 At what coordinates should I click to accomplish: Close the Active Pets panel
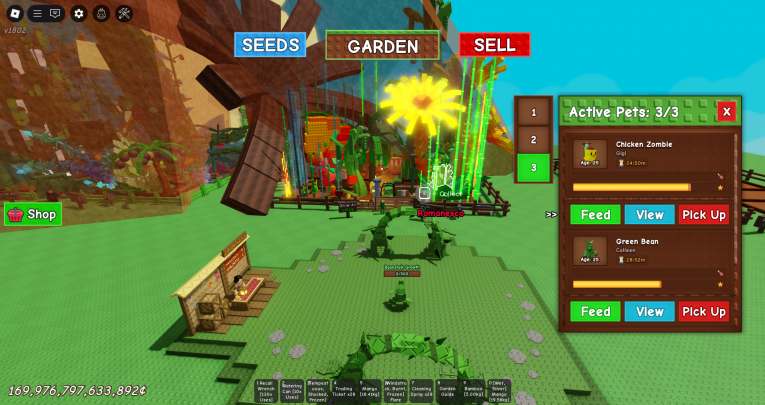[726, 111]
